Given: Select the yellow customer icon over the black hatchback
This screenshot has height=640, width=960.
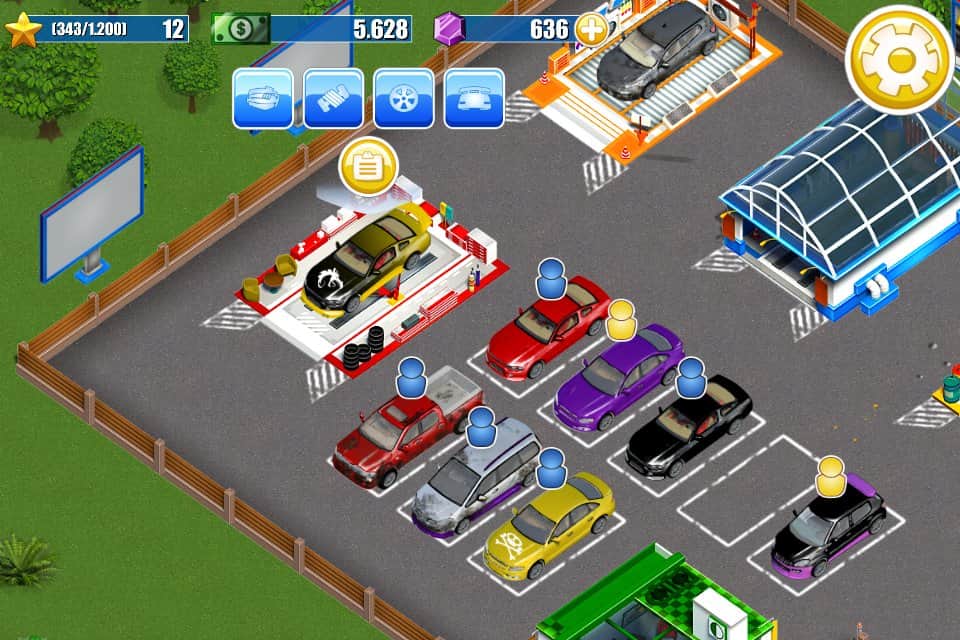Looking at the screenshot, I should [830, 476].
